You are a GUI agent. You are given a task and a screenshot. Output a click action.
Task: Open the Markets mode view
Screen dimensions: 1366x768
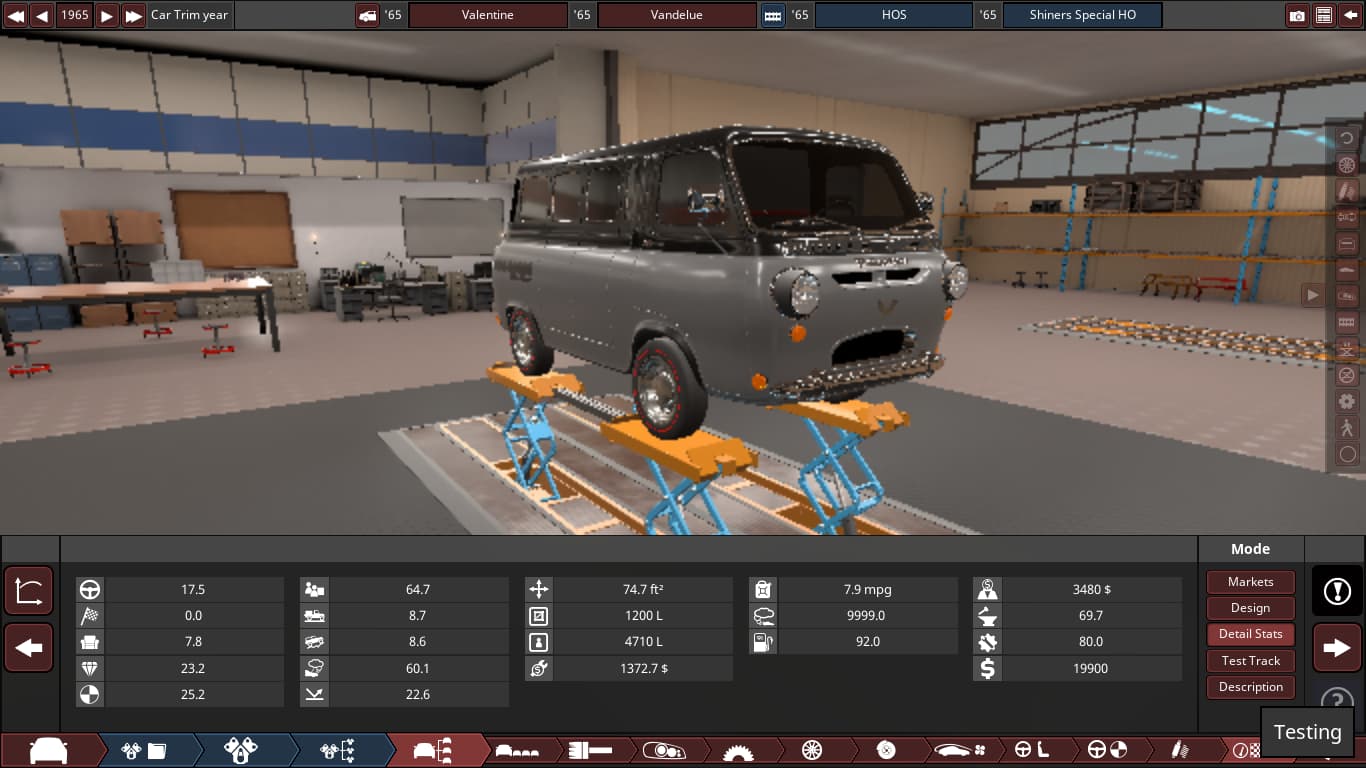(x=1250, y=582)
